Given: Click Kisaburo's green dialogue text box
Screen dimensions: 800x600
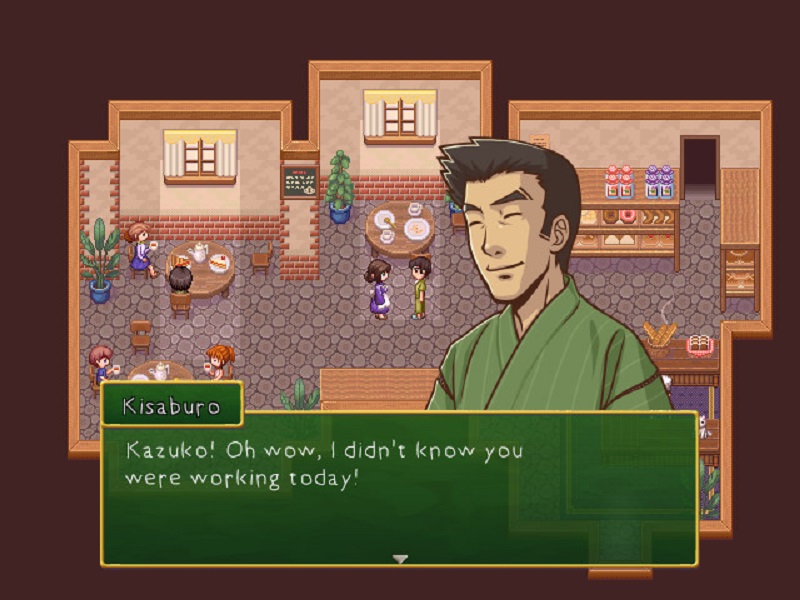Looking at the screenshot, I should coord(398,490).
